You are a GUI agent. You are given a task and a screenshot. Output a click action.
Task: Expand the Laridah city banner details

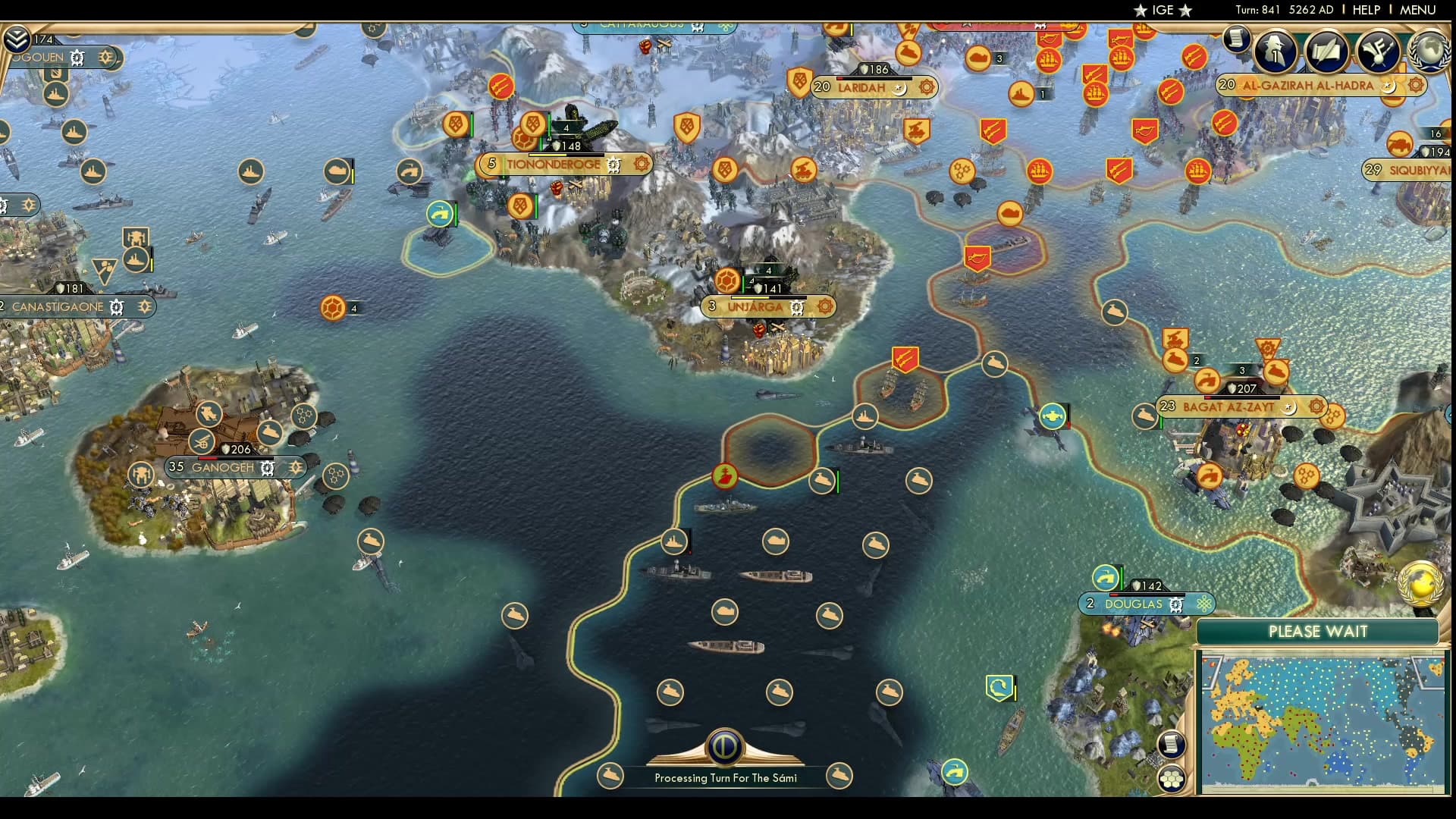coord(926,87)
